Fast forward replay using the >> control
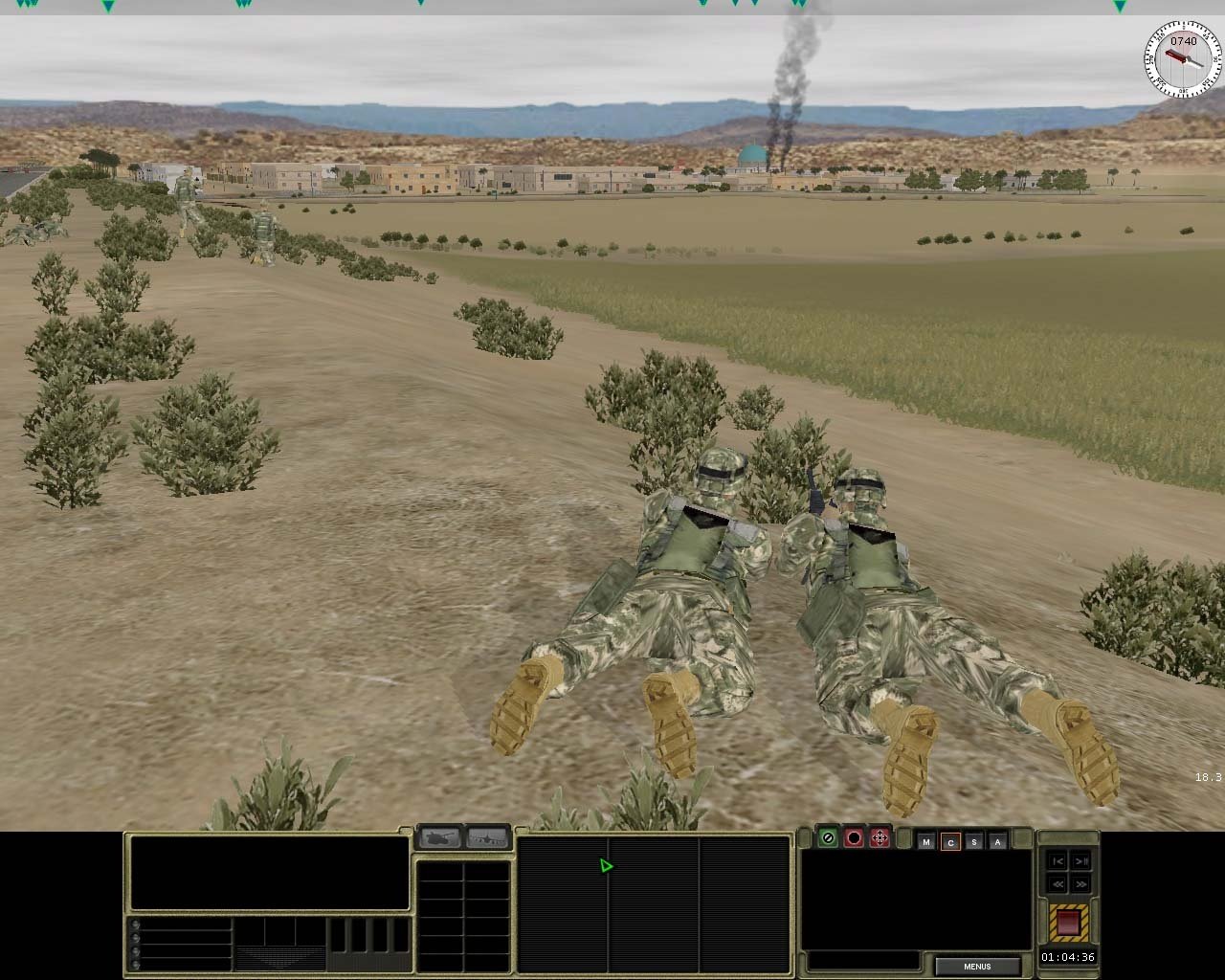The width and height of the screenshot is (1225, 980). pyautogui.click(x=1080, y=883)
